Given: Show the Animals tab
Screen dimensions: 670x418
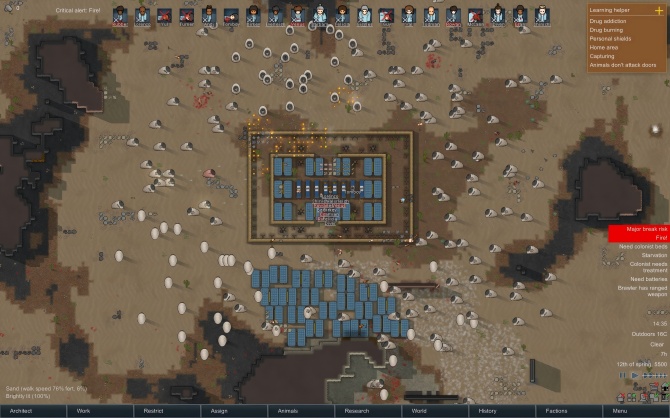Looking at the screenshot, I should [288, 411].
